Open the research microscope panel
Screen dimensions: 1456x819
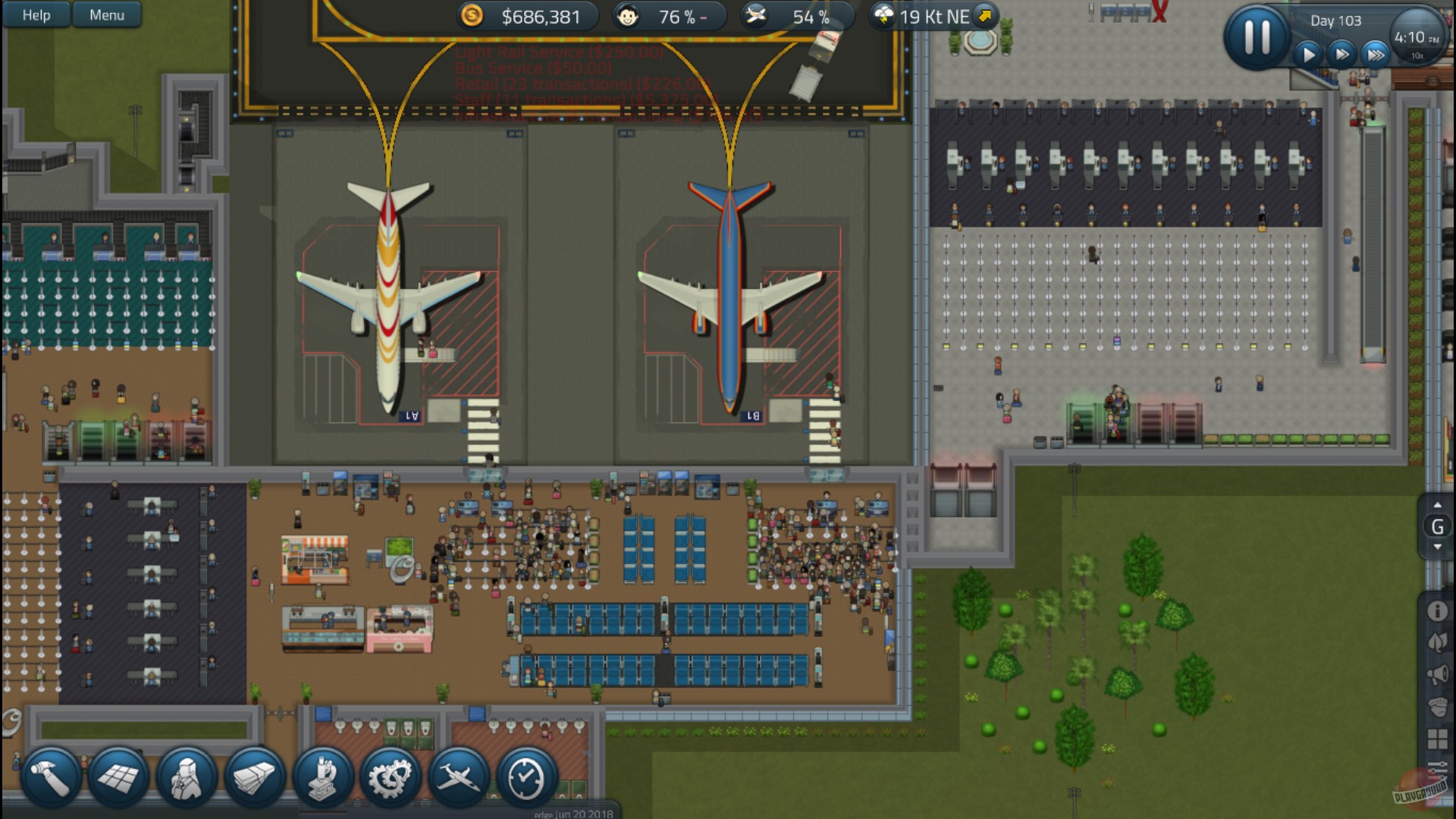tap(325, 776)
